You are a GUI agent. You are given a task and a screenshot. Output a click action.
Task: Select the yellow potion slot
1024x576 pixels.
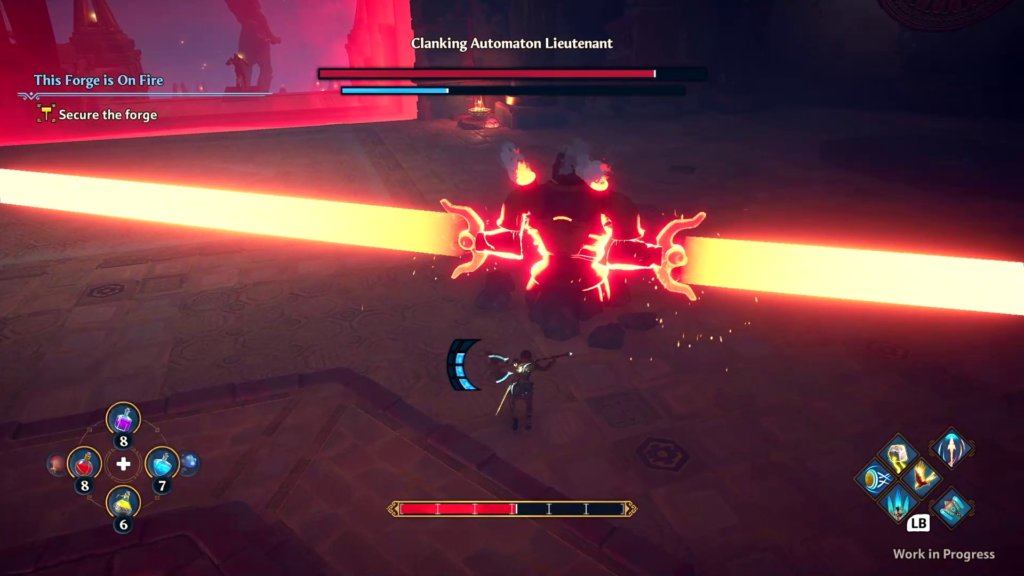coord(123,502)
